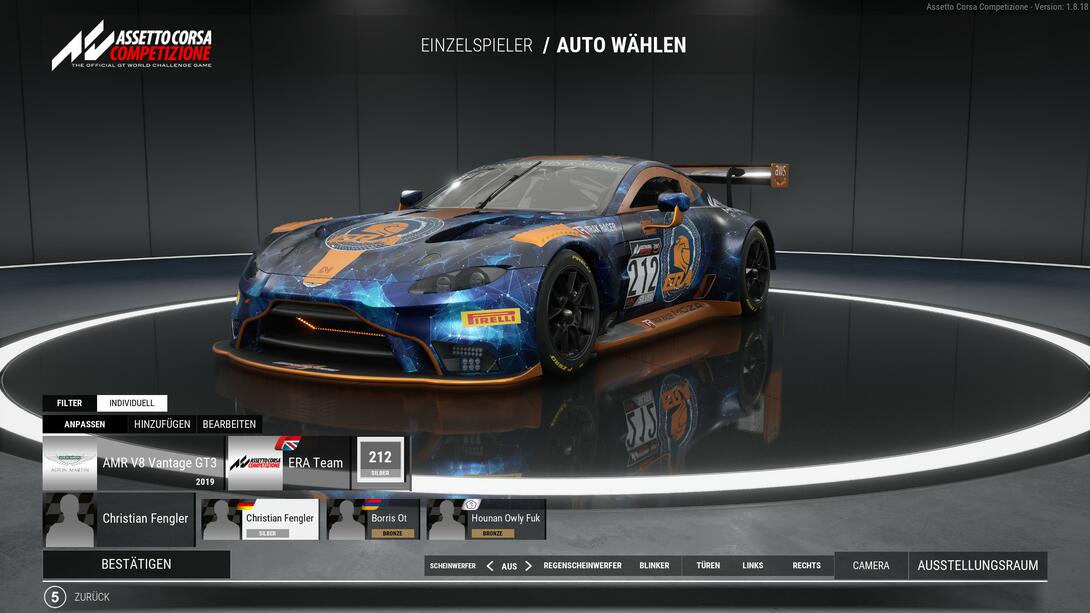
Task: Switch to the Filter tab
Action: (69, 403)
